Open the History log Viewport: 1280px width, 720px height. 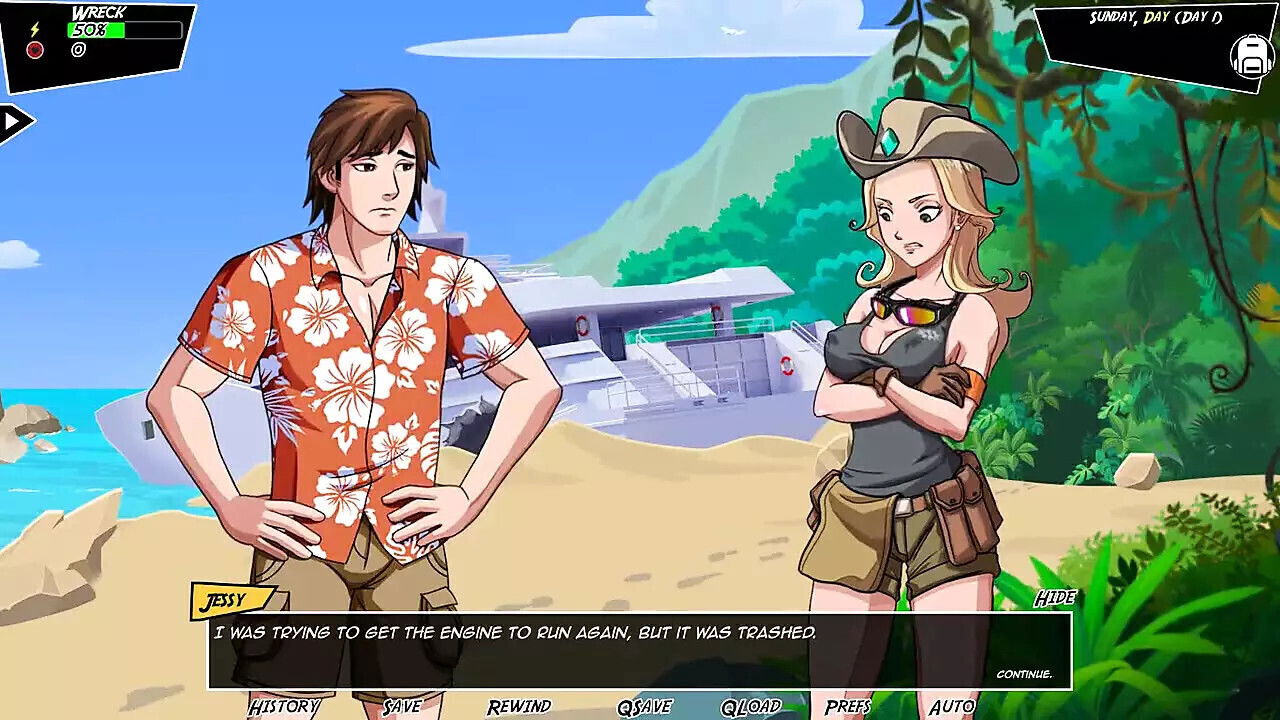point(284,707)
